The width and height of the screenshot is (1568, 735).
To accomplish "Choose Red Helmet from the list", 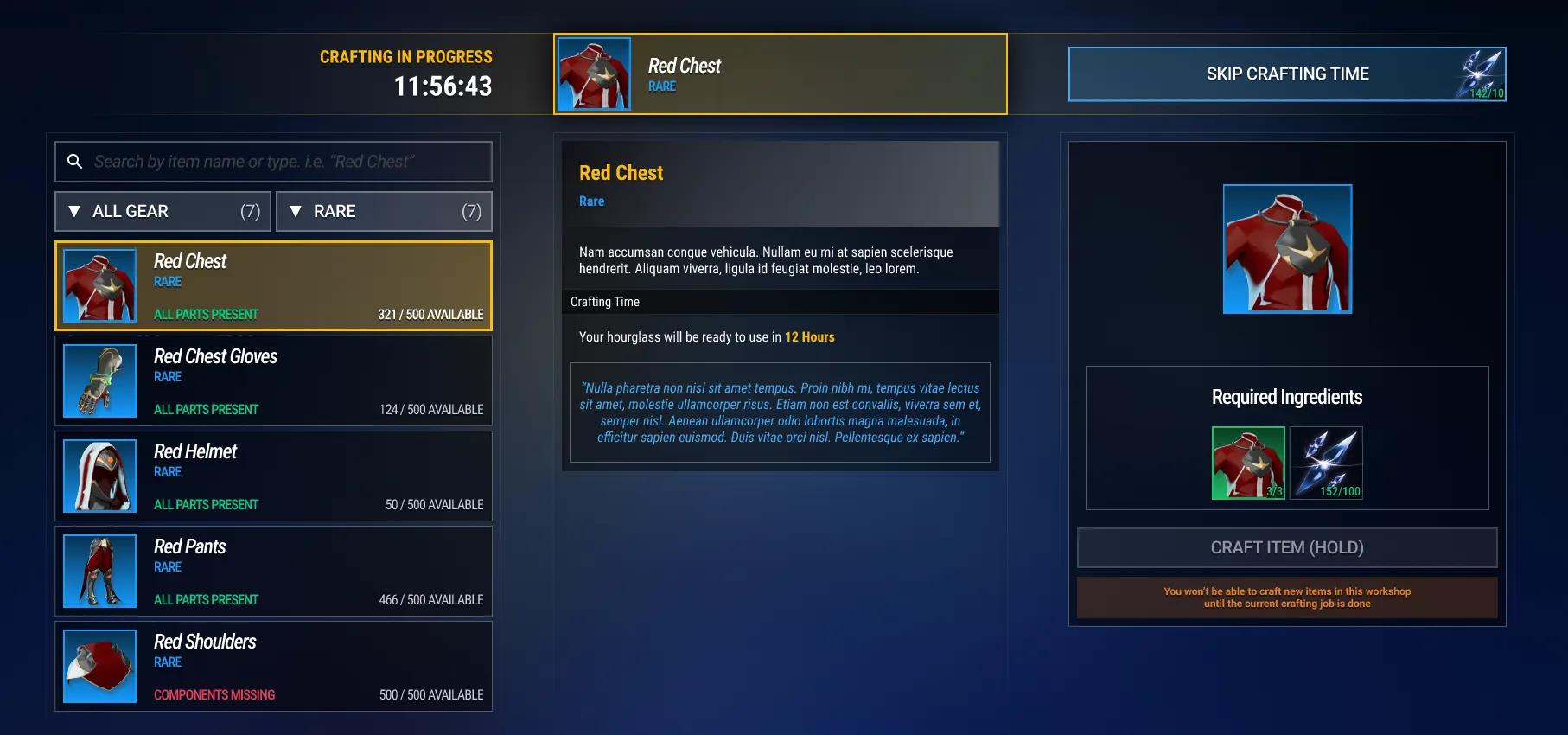I will (x=273, y=476).
